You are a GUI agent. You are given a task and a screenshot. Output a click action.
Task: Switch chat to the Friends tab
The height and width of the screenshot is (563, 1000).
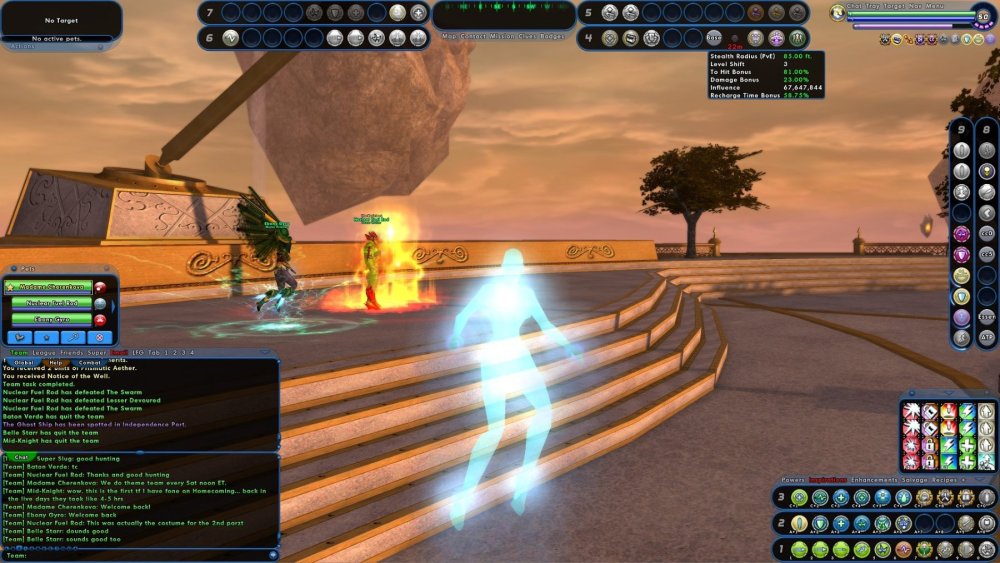[x=72, y=352]
